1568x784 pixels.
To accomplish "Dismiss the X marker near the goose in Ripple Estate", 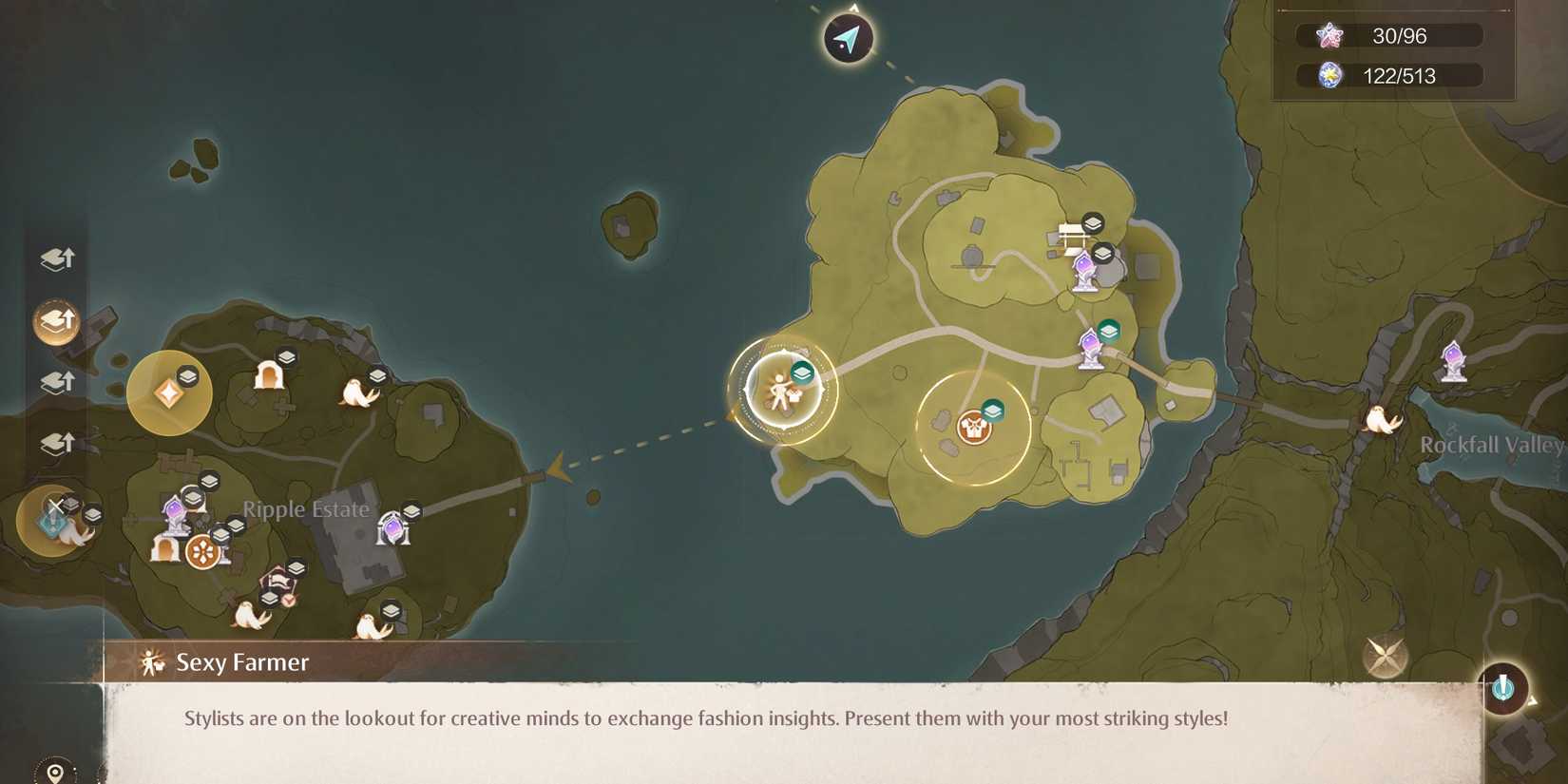I will 57,507.
